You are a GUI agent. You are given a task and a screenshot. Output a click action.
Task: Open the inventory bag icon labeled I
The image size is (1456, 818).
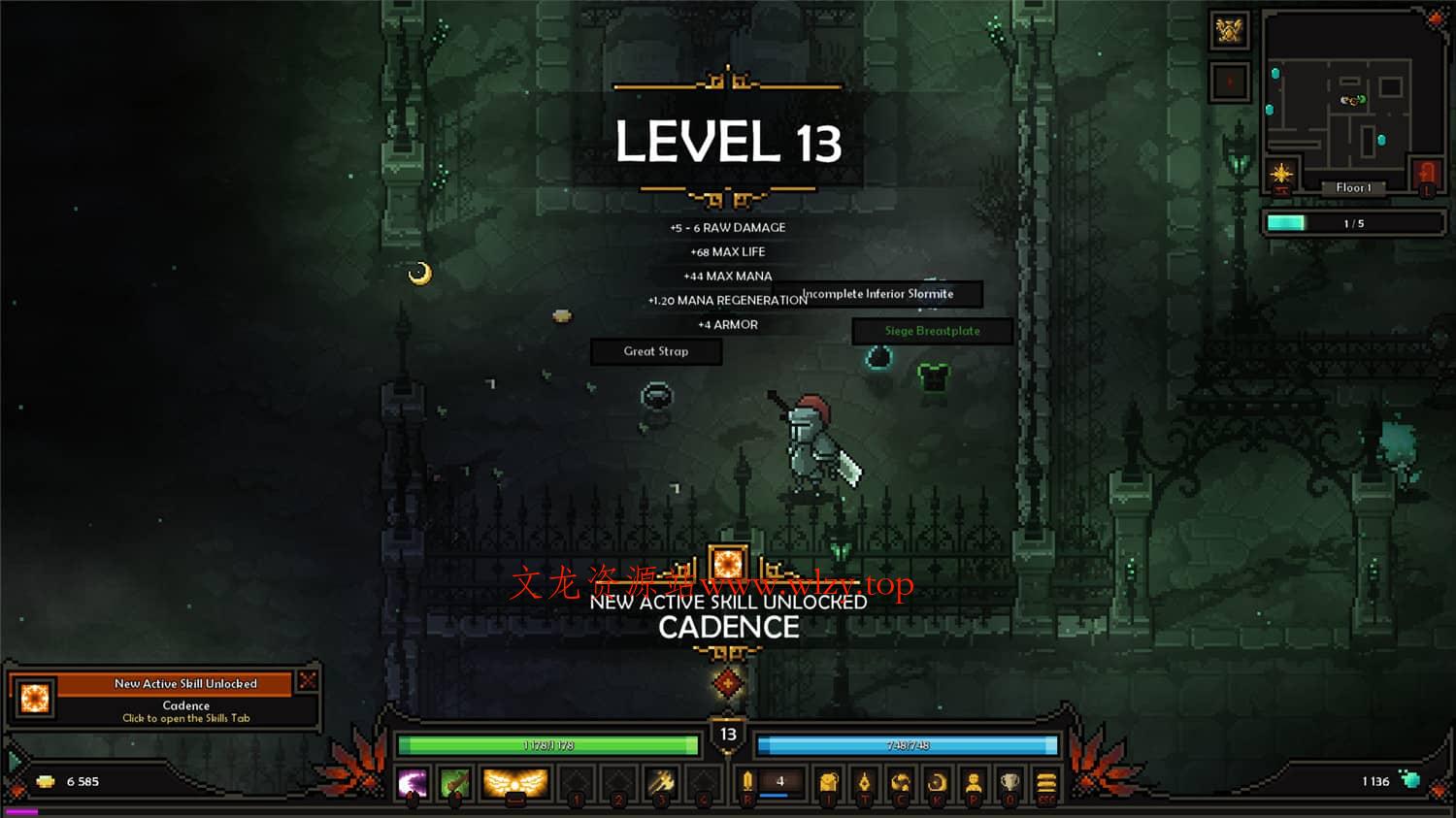pos(827,781)
